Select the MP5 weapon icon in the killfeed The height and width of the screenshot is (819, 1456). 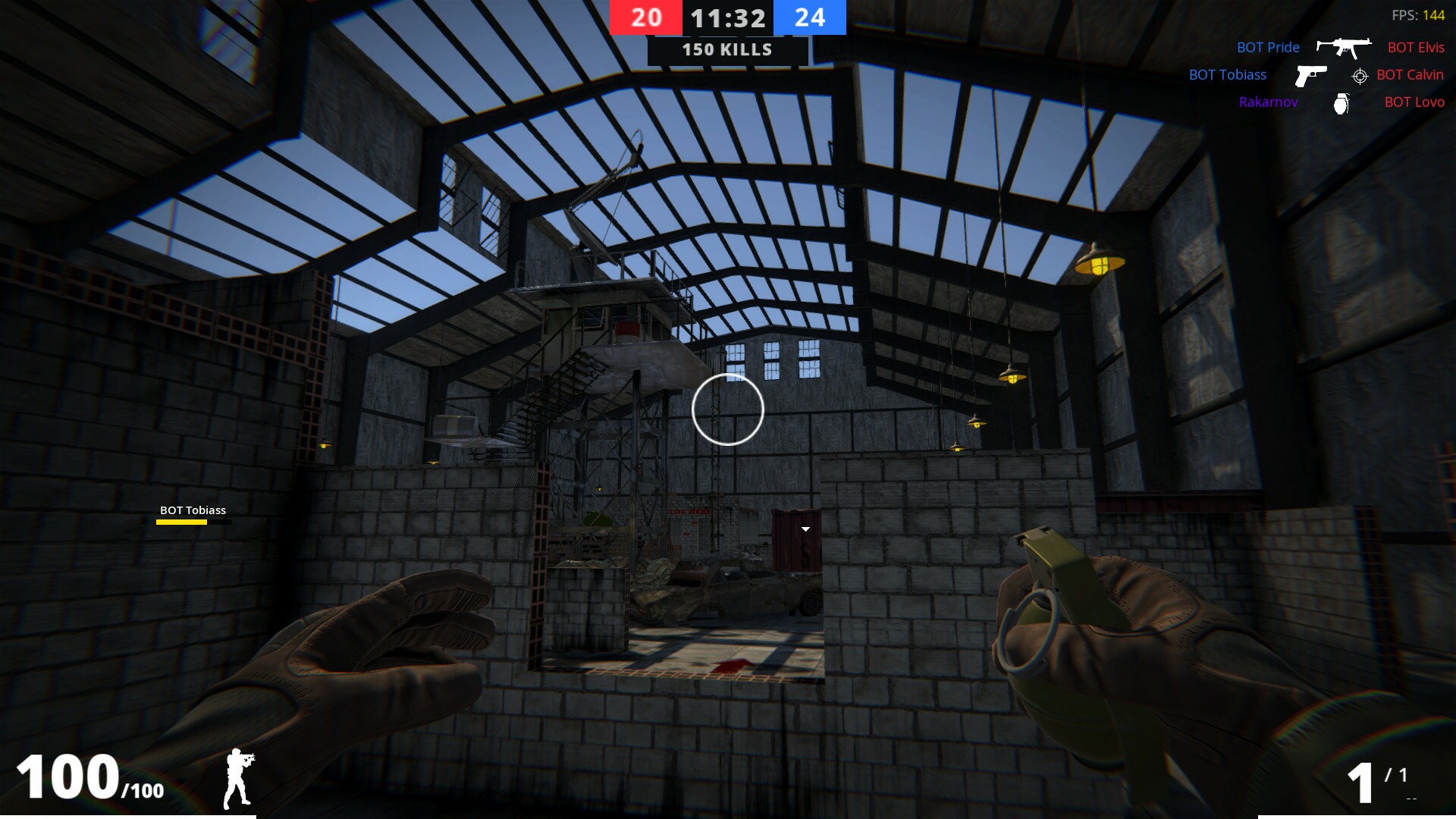[x=1345, y=47]
